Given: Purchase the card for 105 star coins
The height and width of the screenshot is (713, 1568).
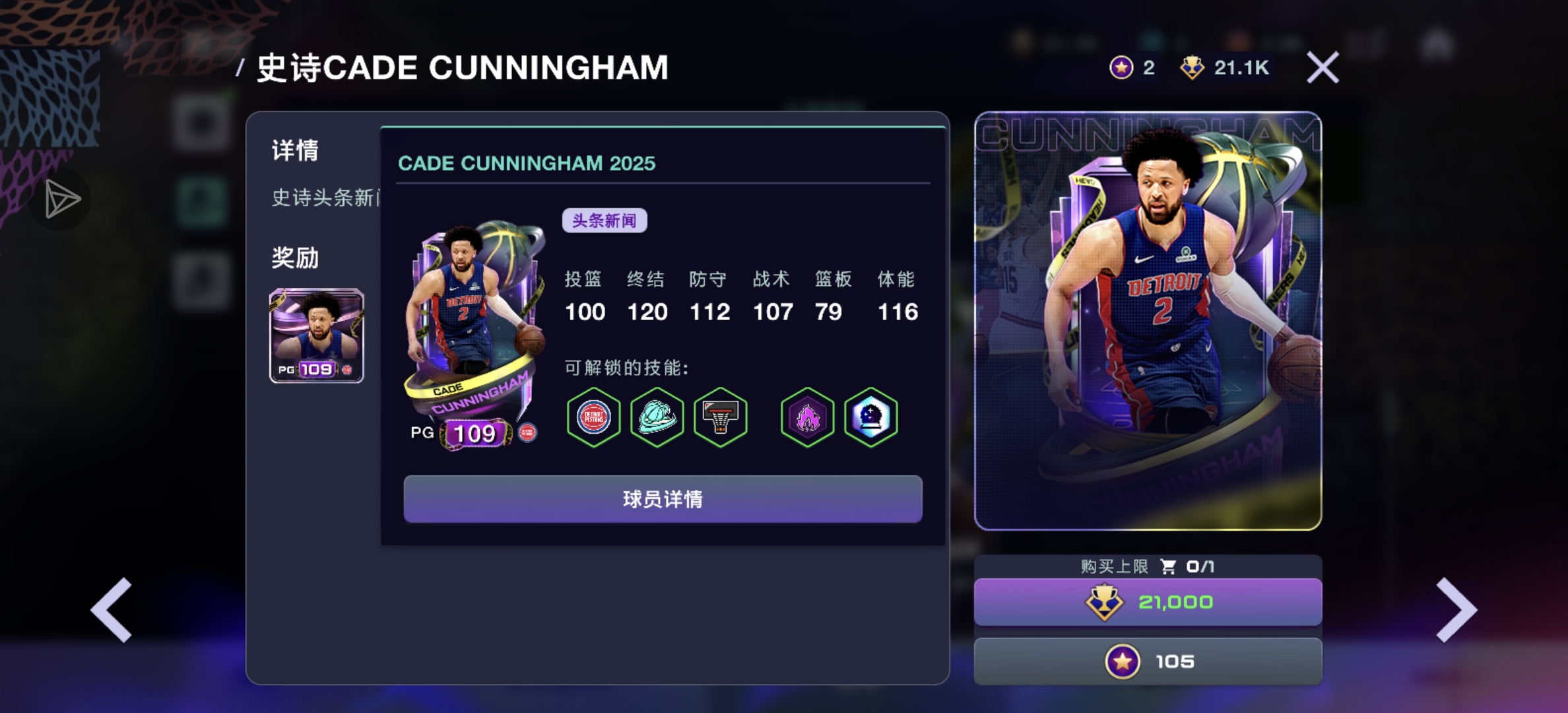Looking at the screenshot, I should pyautogui.click(x=1148, y=662).
